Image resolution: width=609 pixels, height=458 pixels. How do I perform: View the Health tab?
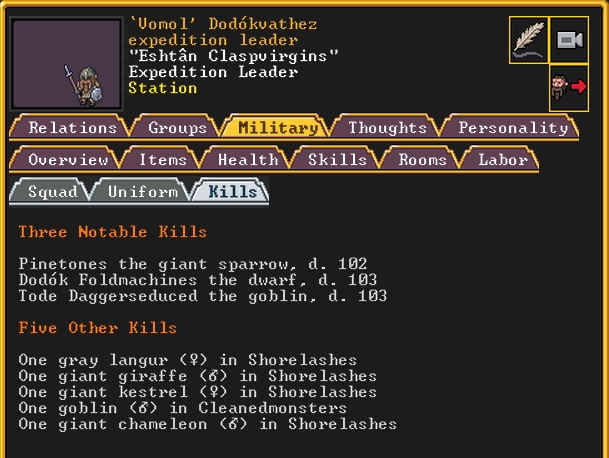click(247, 159)
